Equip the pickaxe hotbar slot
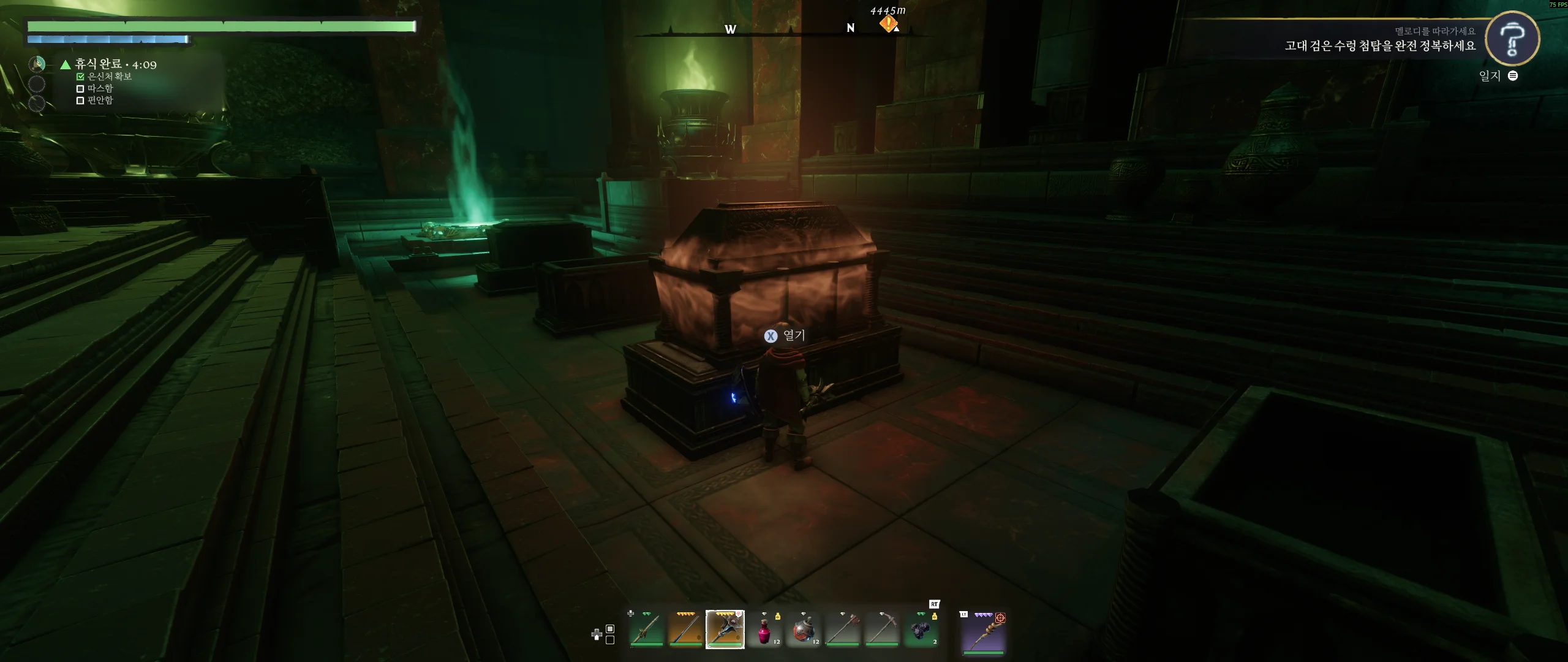The width and height of the screenshot is (1568, 662). 882,630
